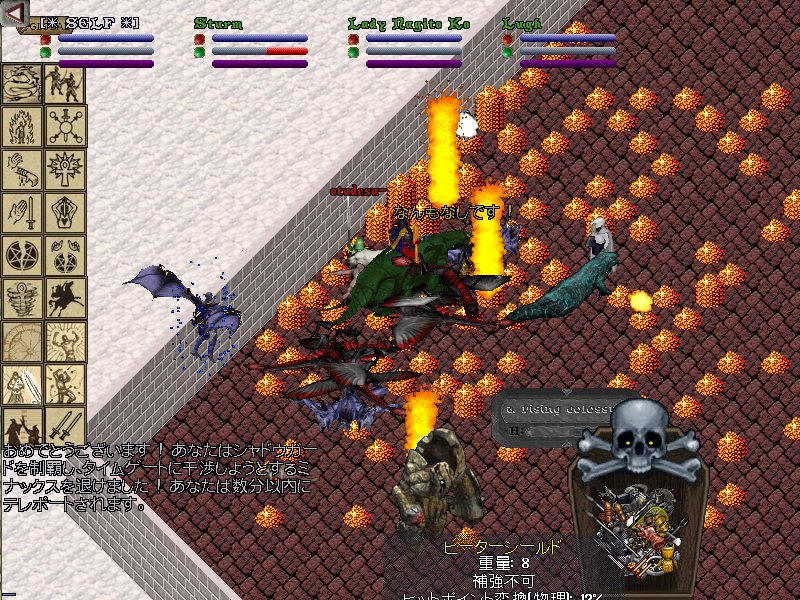Select the flexing strongman ability icon

pyautogui.click(x=65, y=341)
